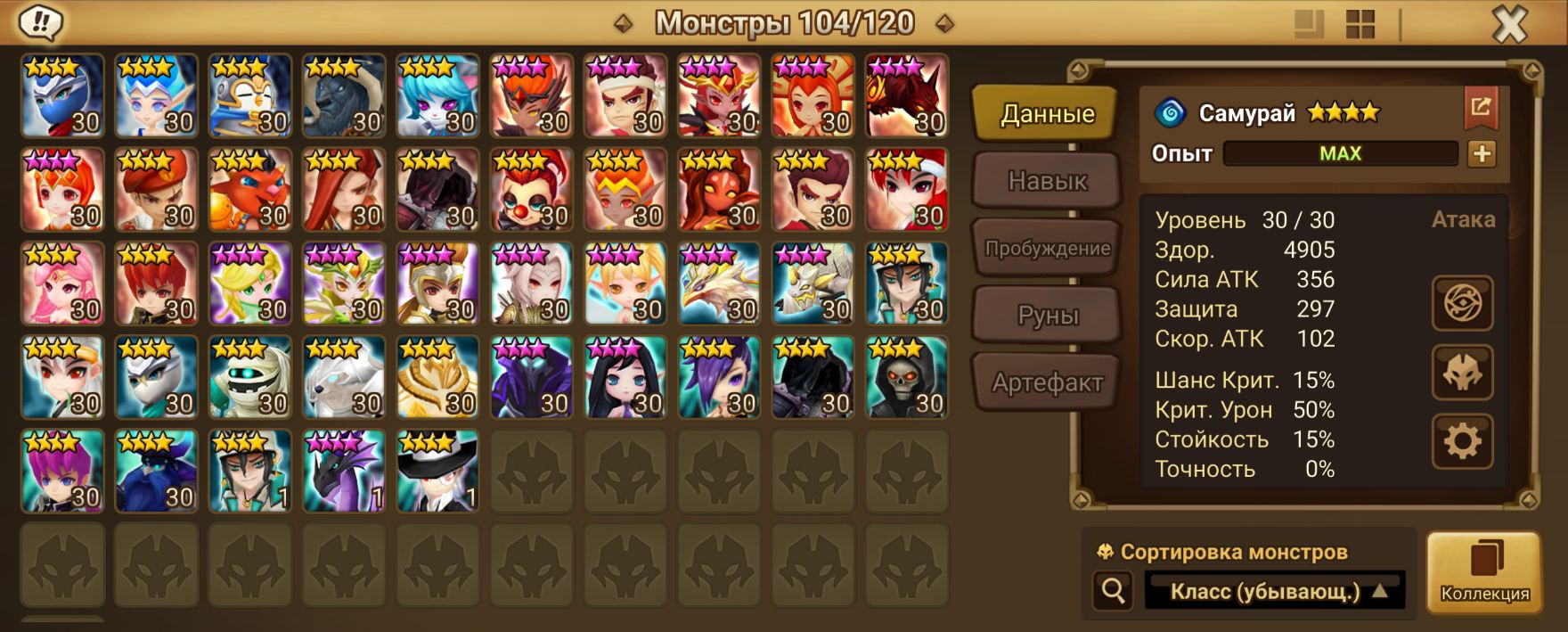Viewport: 1568px width, 632px height.
Task: Choose the hooded skull reaper monster
Action: click(906, 378)
